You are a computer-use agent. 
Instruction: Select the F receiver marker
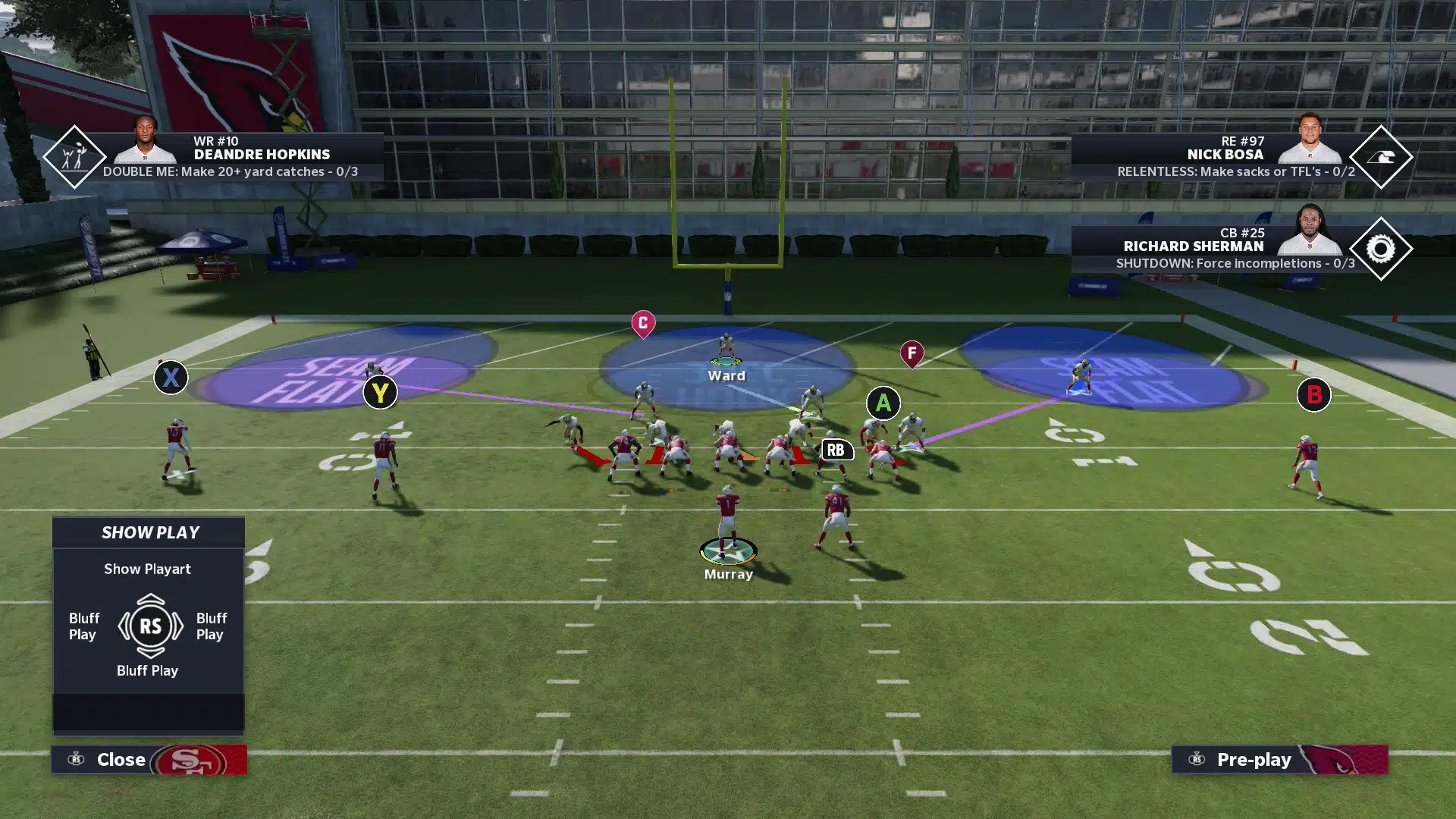(911, 353)
